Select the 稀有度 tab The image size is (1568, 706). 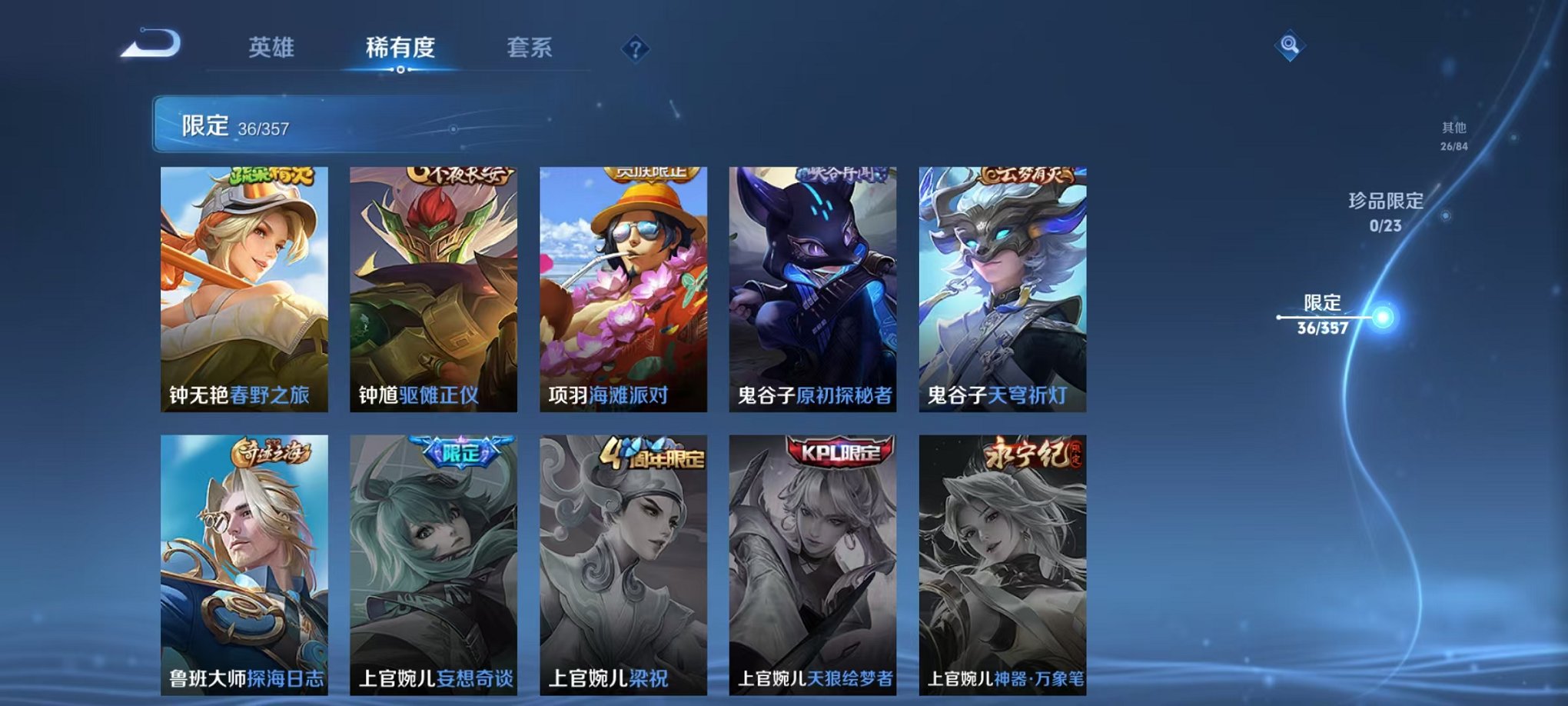pos(399,48)
